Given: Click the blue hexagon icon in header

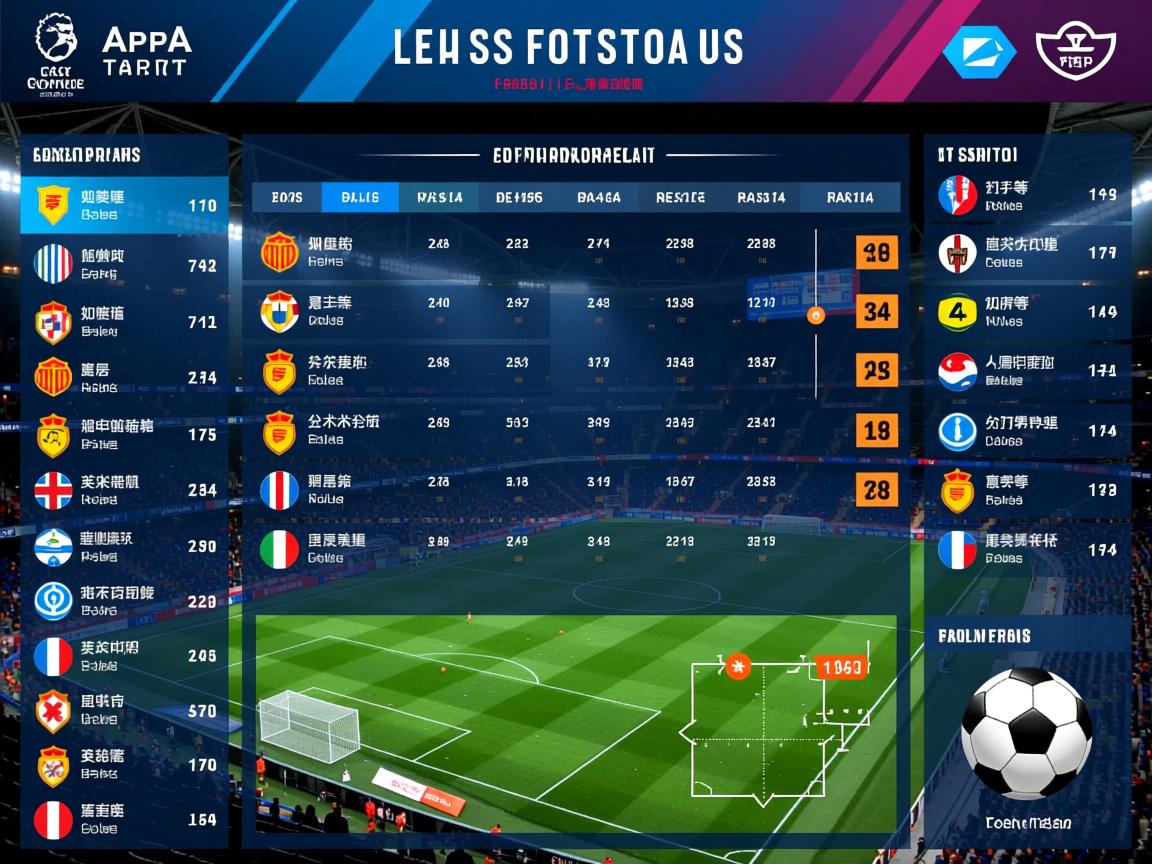Looking at the screenshot, I should (979, 52).
